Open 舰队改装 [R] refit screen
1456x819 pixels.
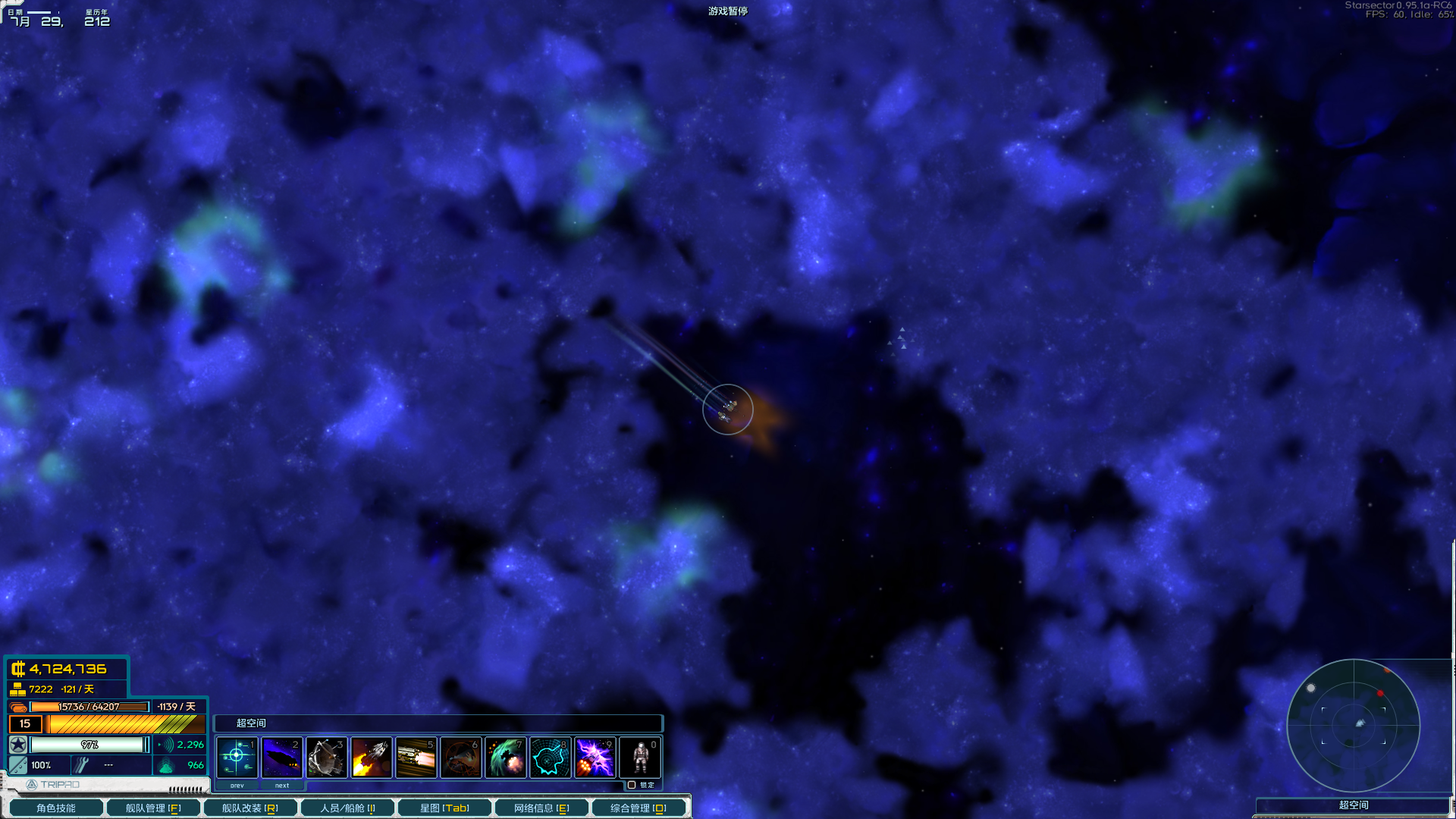(x=250, y=808)
